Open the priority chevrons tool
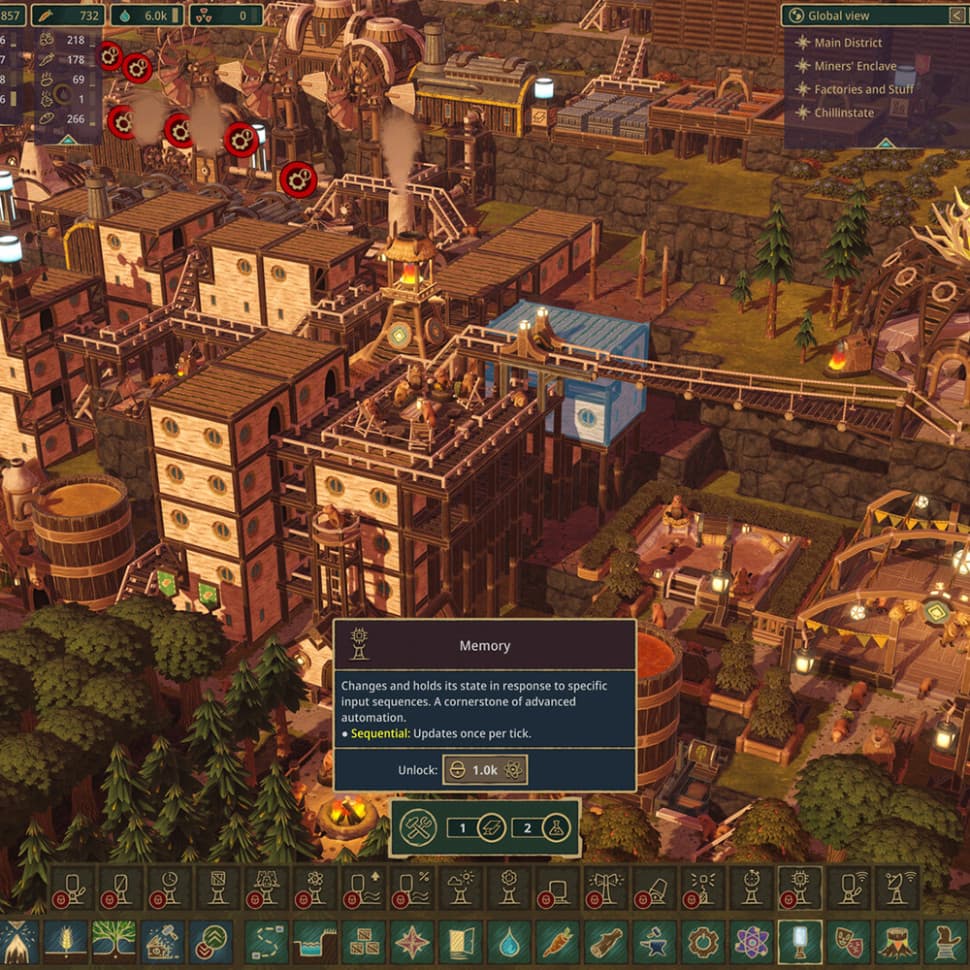The width and height of the screenshot is (970, 970). (211, 942)
